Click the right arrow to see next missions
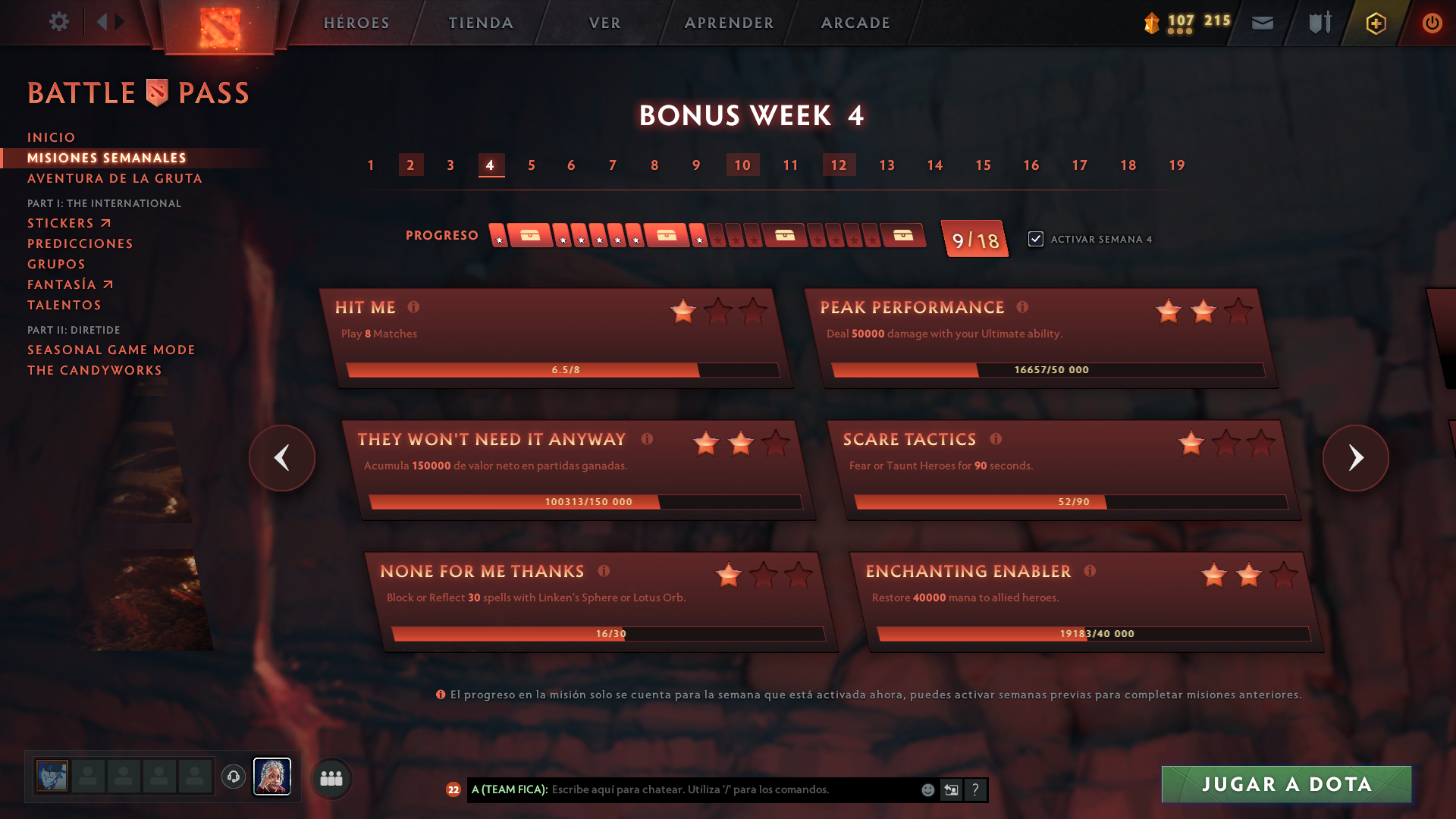Viewport: 1456px width, 819px height. pos(1356,458)
